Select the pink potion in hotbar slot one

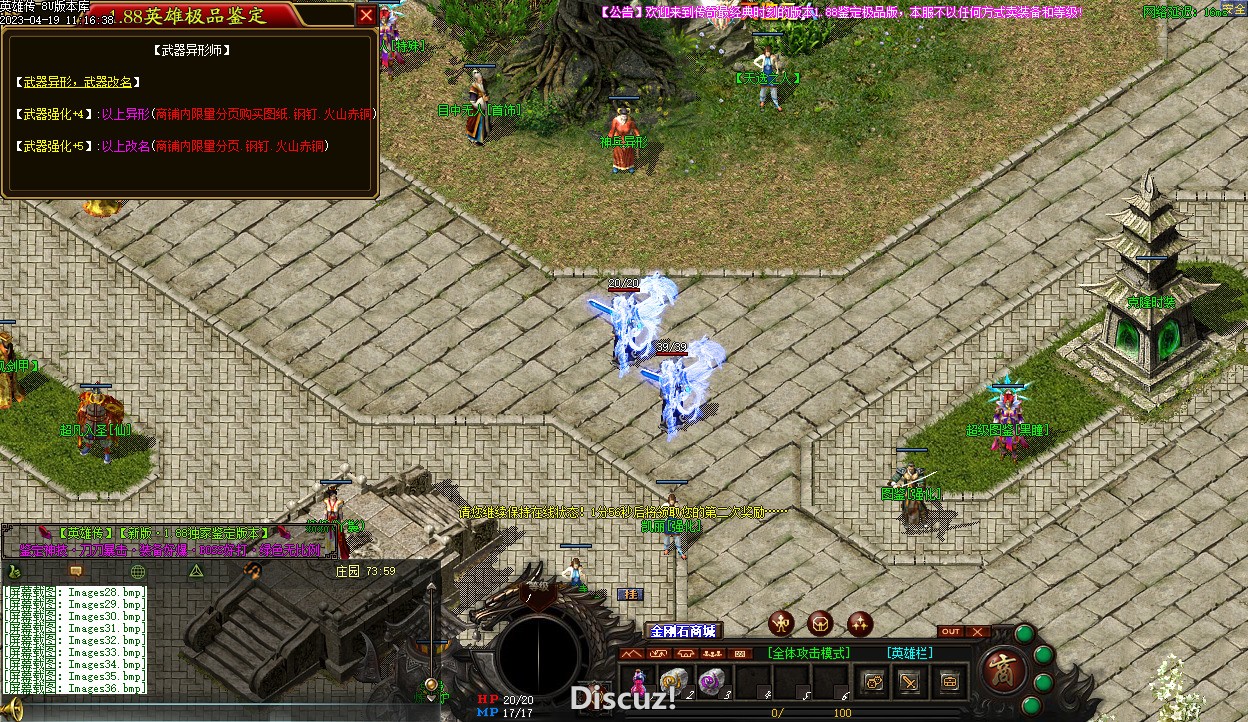pyautogui.click(x=638, y=682)
